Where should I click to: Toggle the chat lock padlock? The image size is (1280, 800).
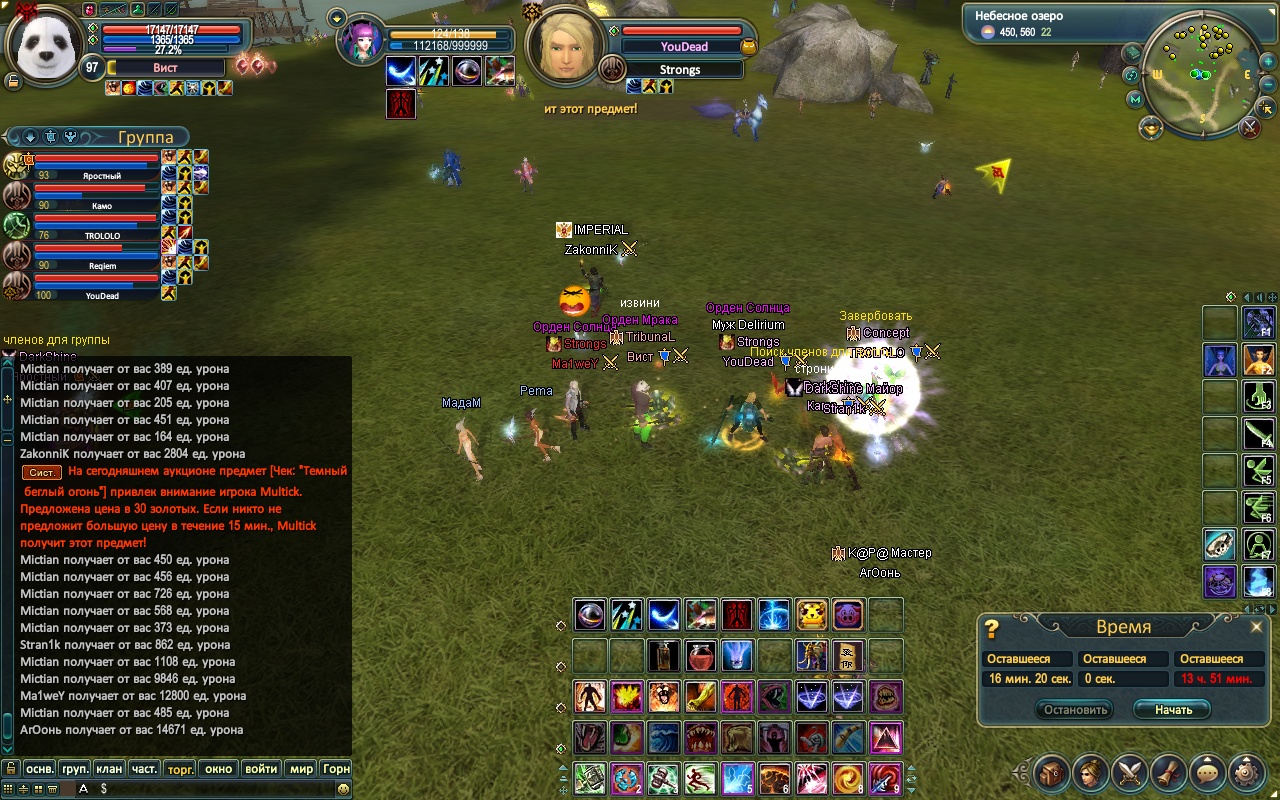(x=10, y=769)
